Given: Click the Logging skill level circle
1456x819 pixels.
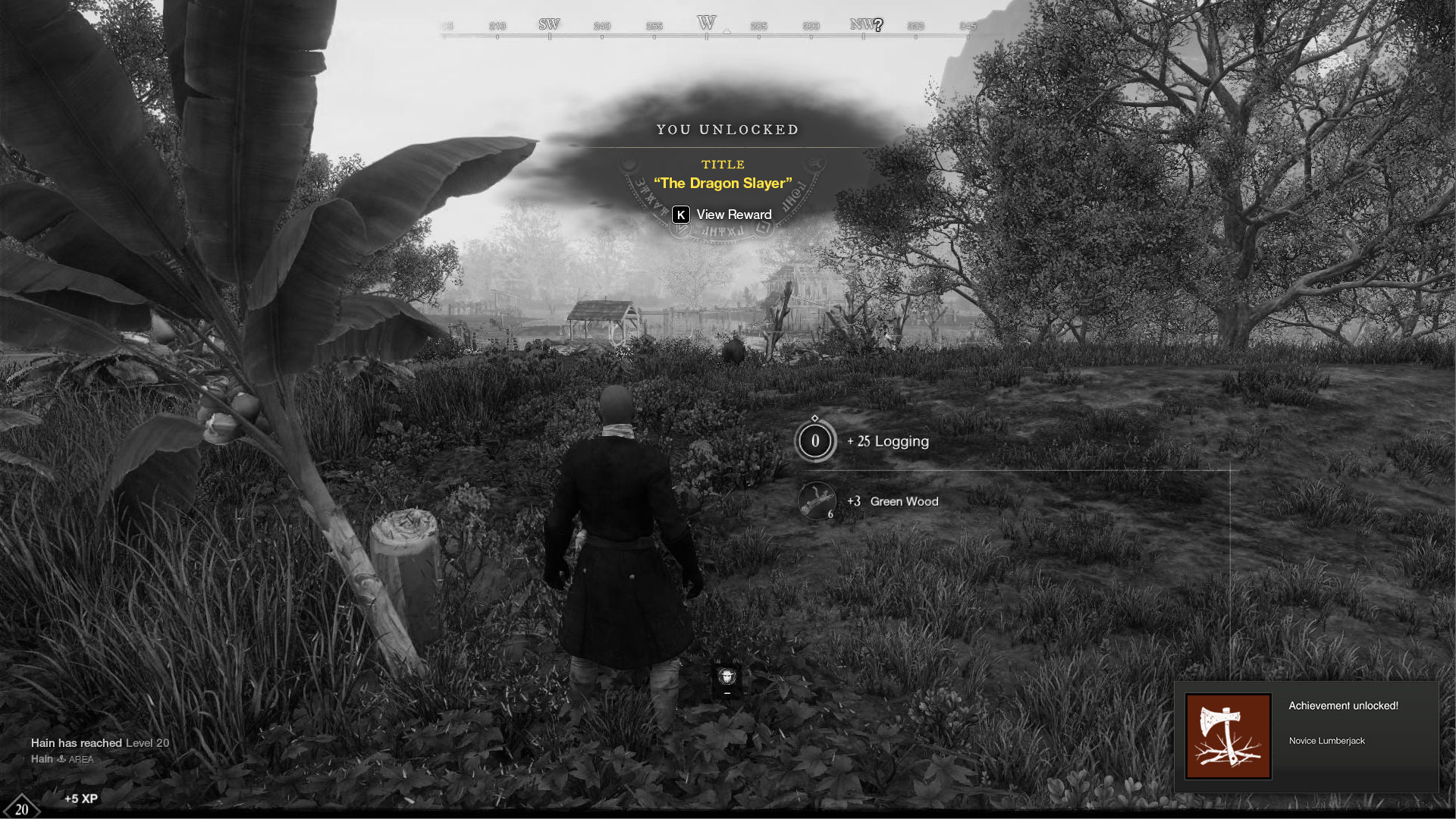Looking at the screenshot, I should click(815, 441).
